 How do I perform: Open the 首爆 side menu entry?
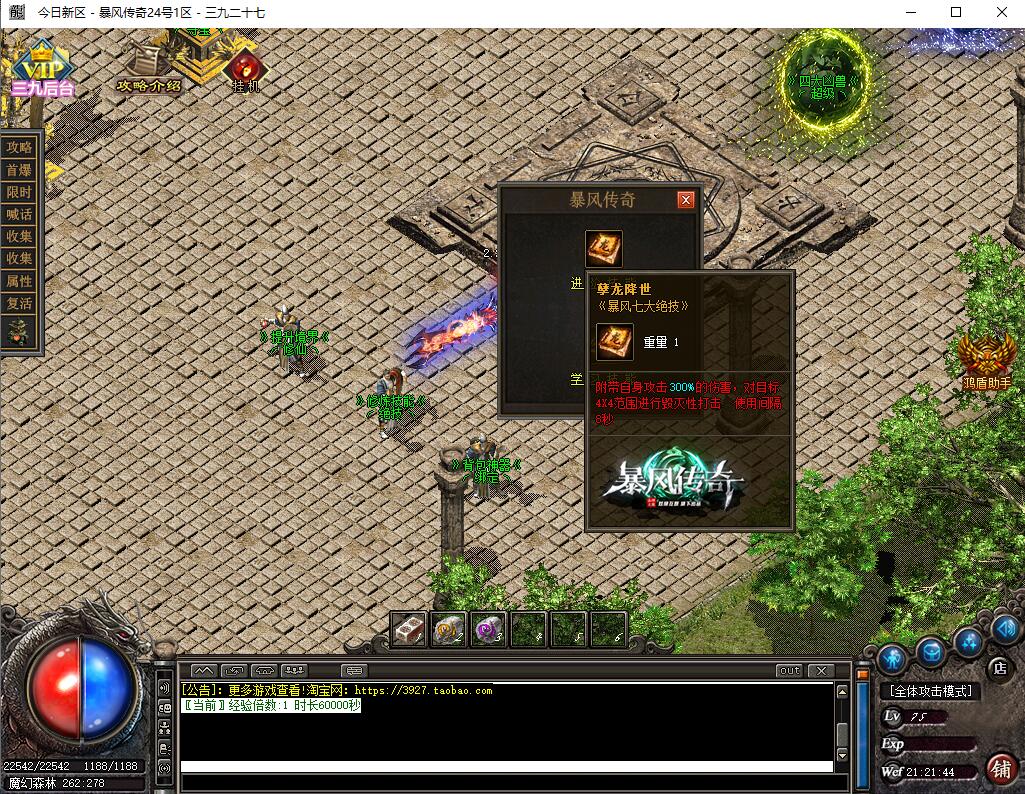[x=20, y=170]
